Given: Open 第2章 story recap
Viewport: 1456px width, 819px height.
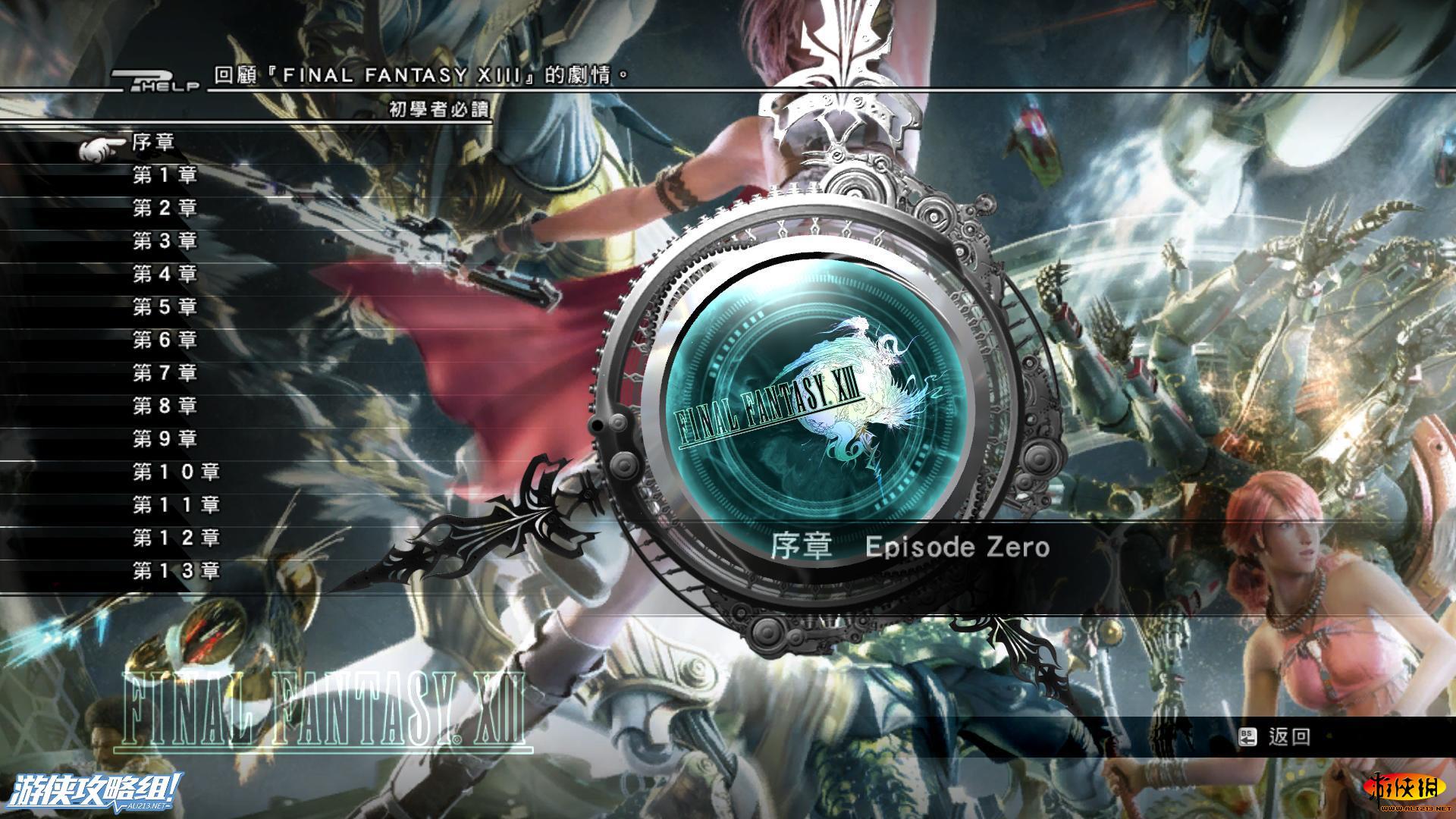Looking at the screenshot, I should click(165, 209).
